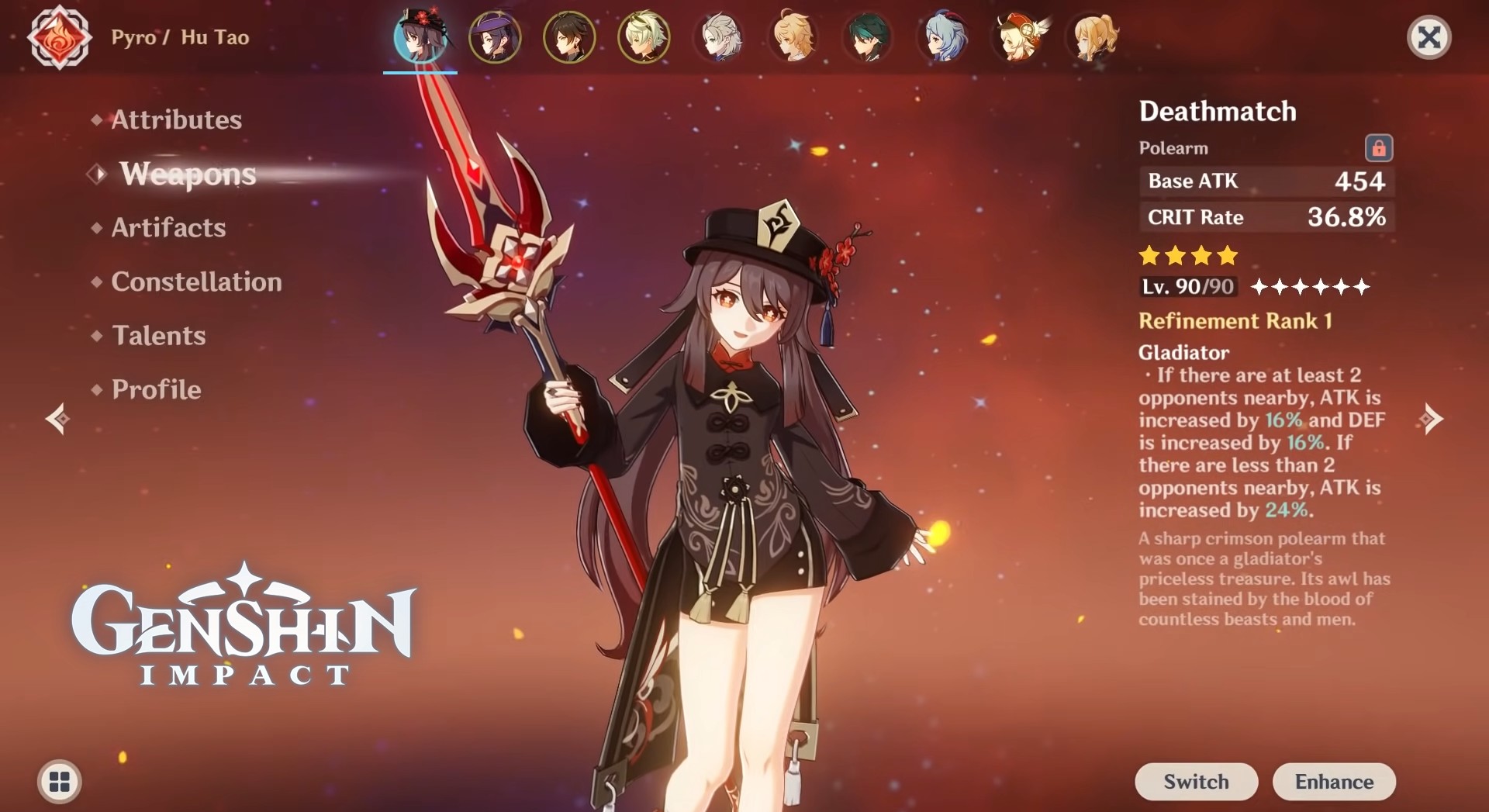
Task: Go to the previous character with left arrow
Action: click(x=57, y=419)
